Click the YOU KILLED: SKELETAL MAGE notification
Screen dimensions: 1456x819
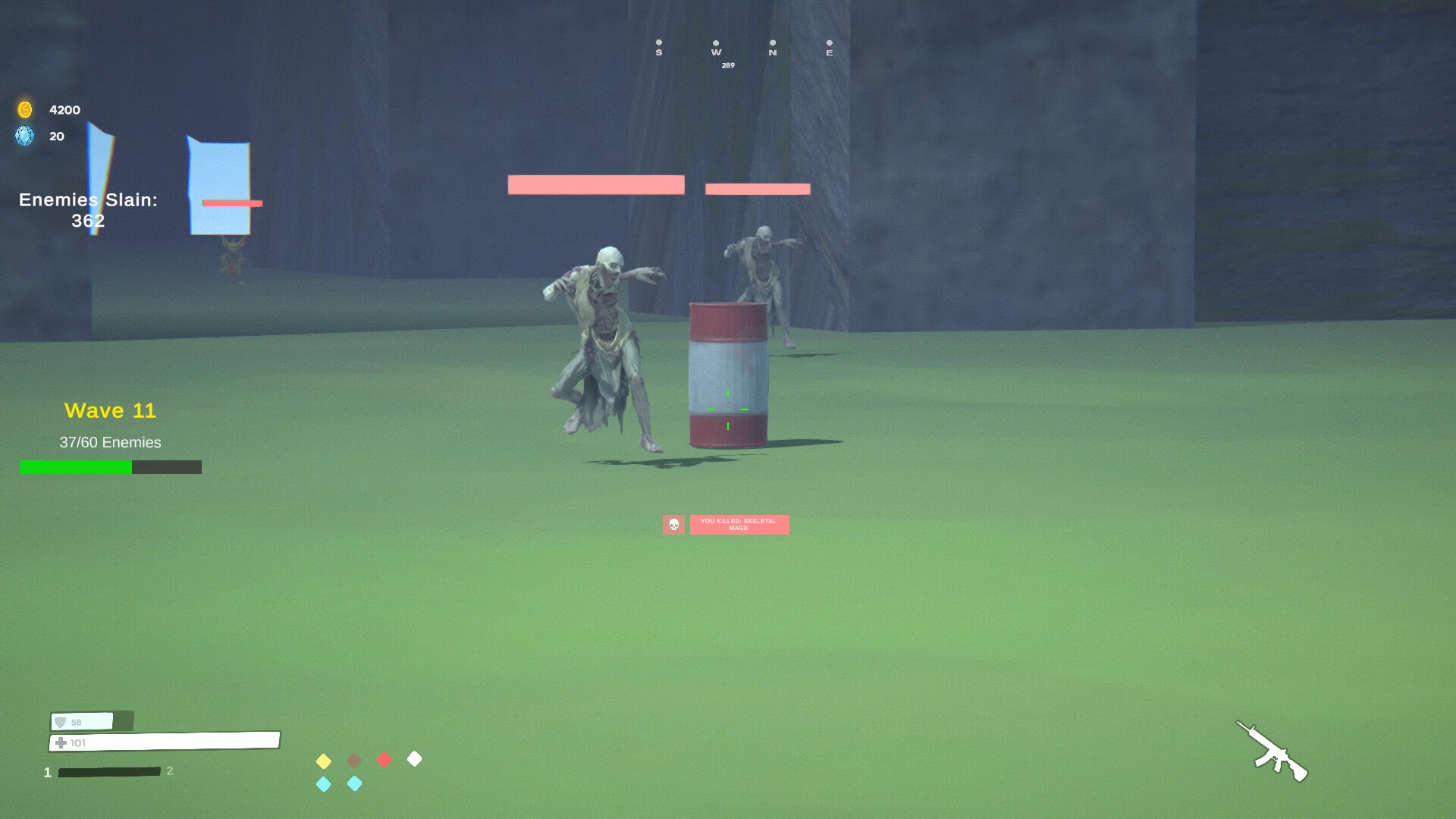tap(739, 524)
